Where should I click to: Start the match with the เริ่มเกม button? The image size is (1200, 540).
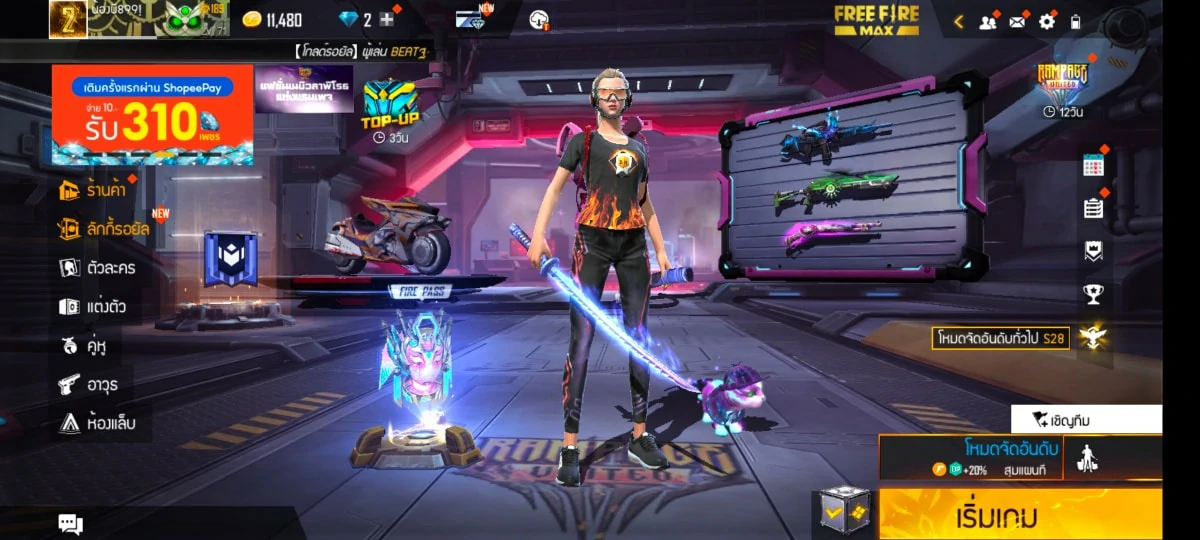(1020, 517)
